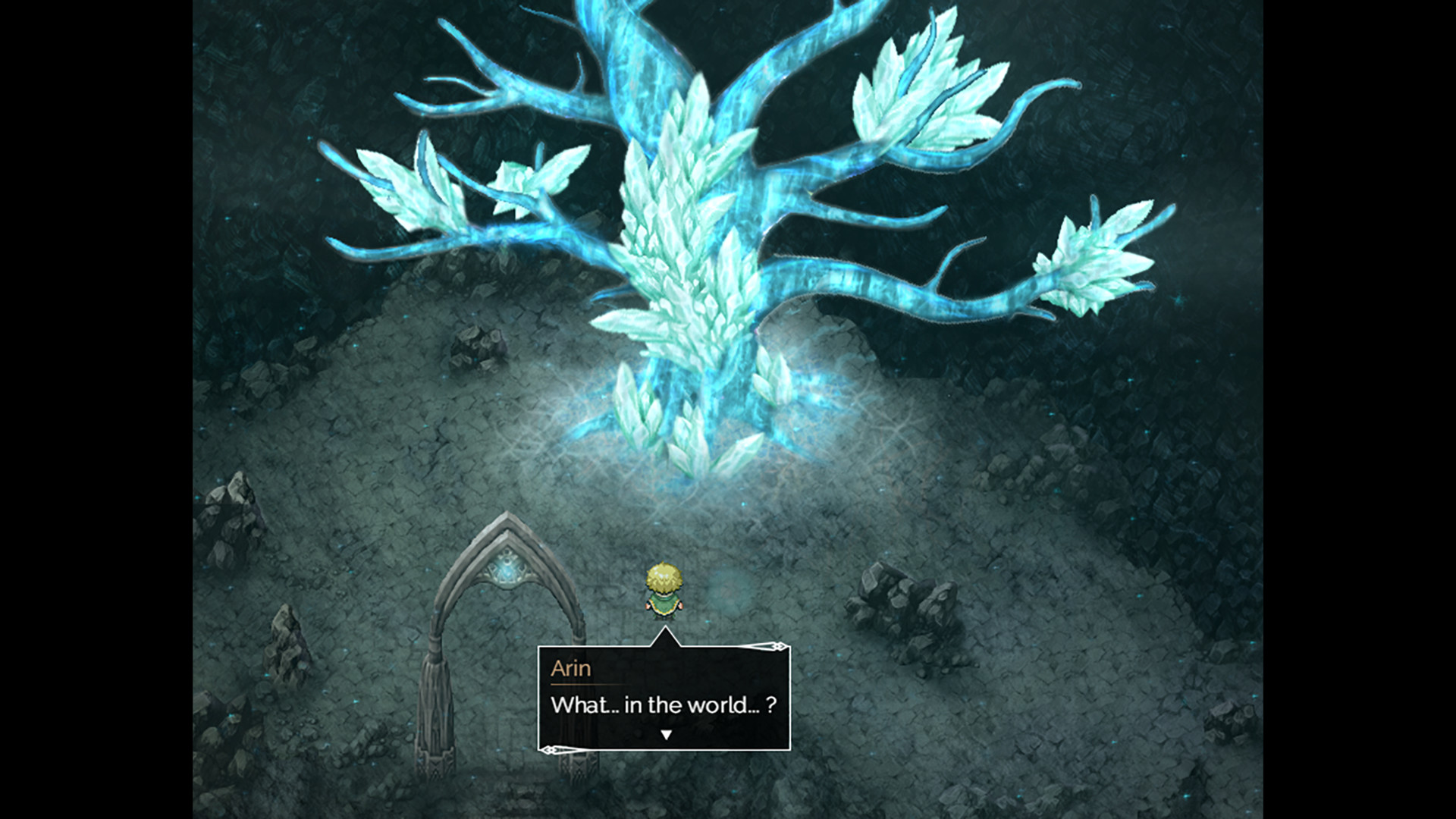Click the dialogue box title area
The height and width of the screenshot is (819, 1456).
pos(572,669)
